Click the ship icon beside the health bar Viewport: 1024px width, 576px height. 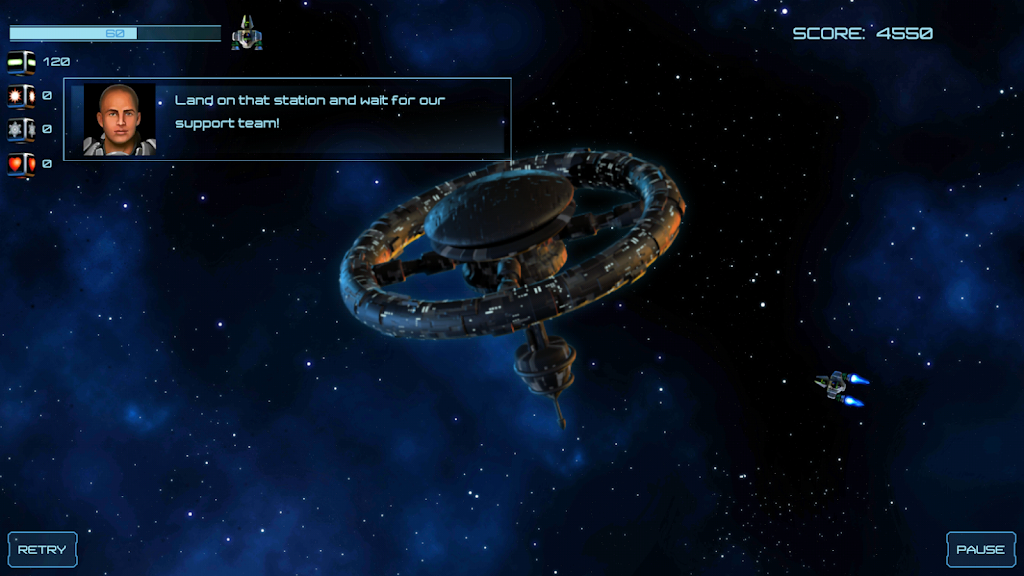247,34
